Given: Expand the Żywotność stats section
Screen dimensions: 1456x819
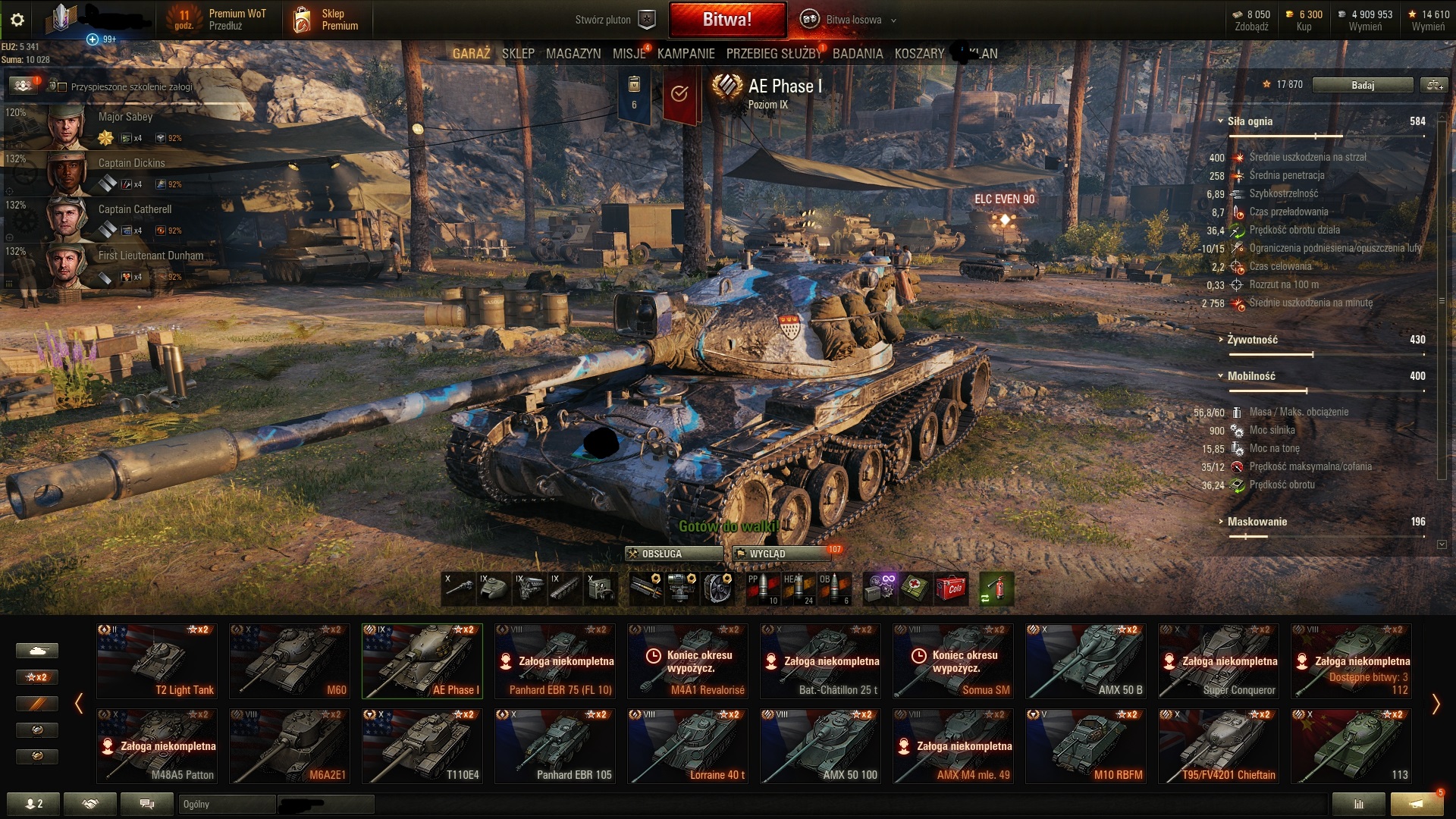Looking at the screenshot, I should [1252, 340].
